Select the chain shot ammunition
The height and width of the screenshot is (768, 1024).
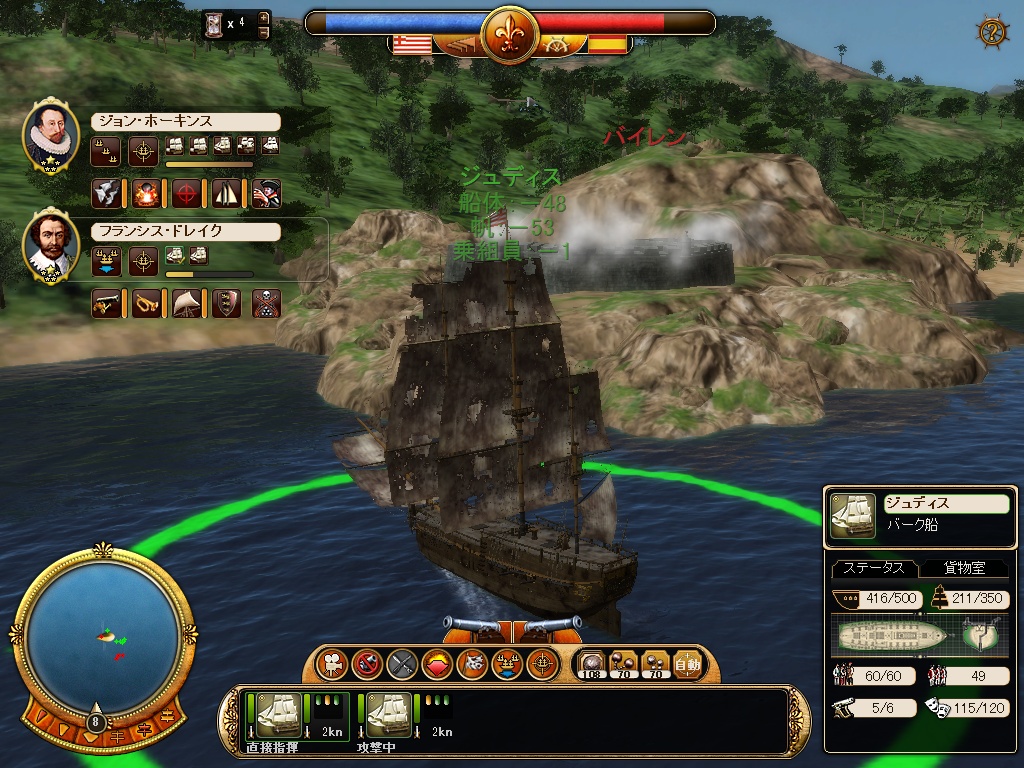pyautogui.click(x=623, y=663)
